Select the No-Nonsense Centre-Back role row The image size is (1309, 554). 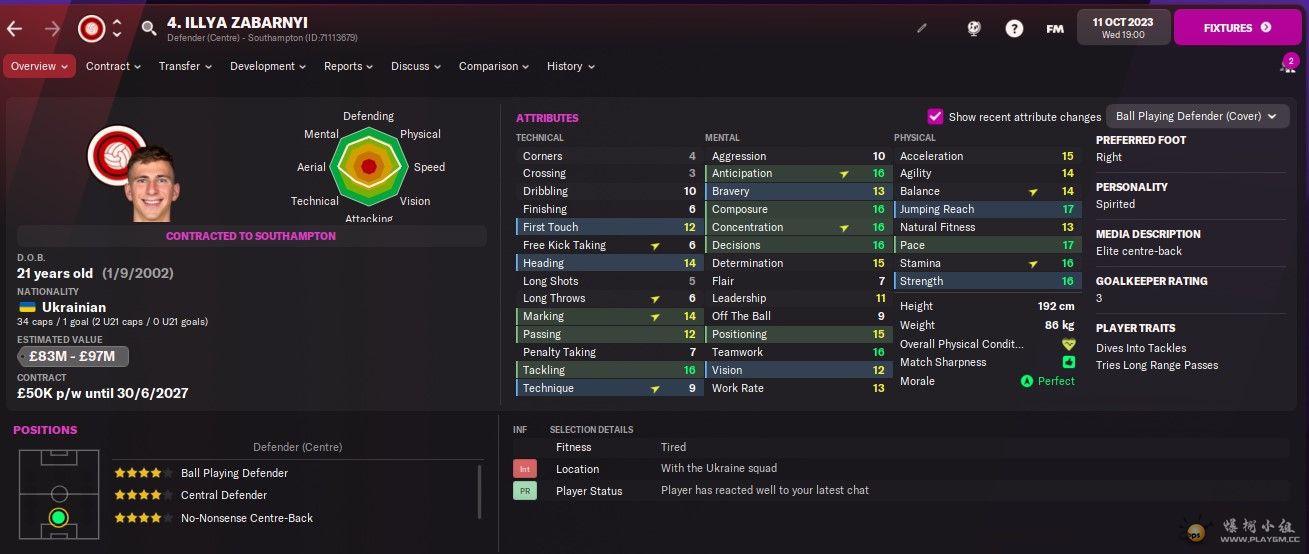coord(246,518)
